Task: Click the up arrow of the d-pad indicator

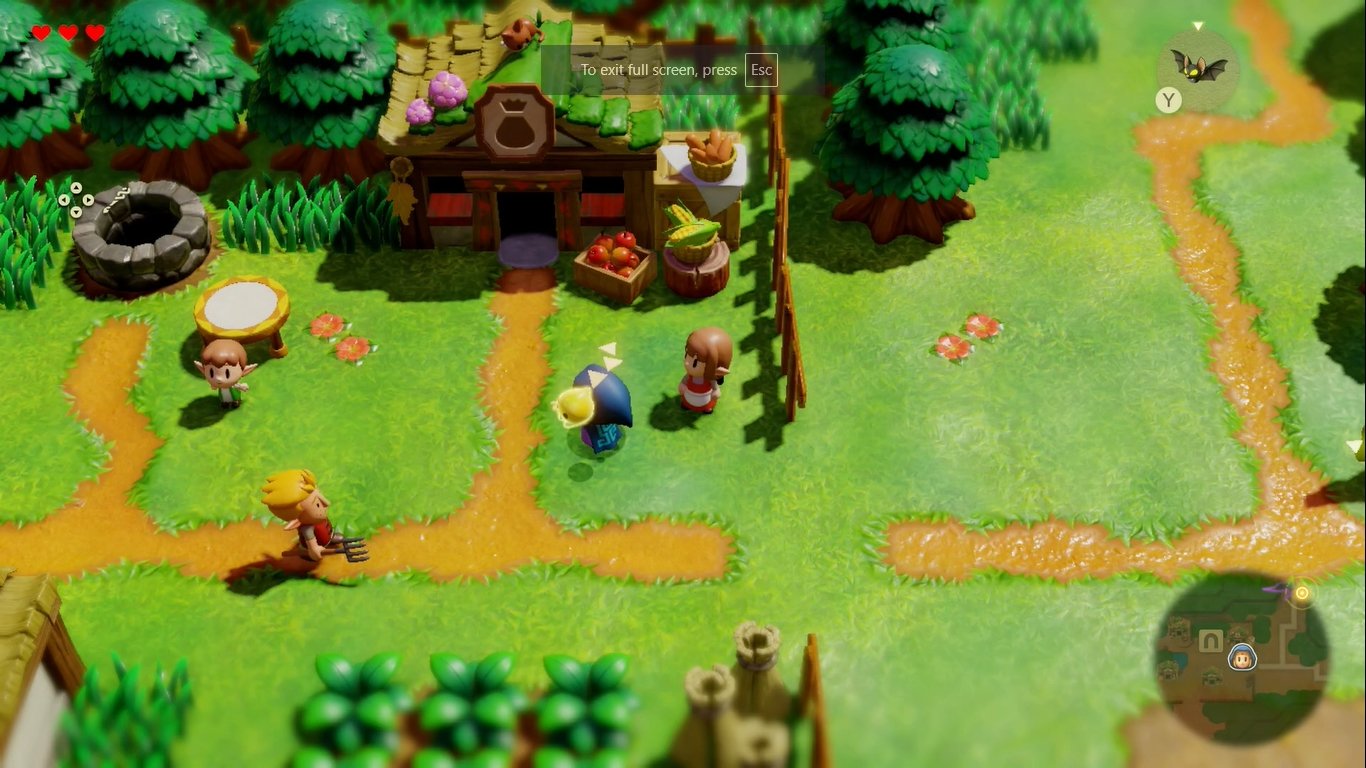Action: tap(76, 188)
